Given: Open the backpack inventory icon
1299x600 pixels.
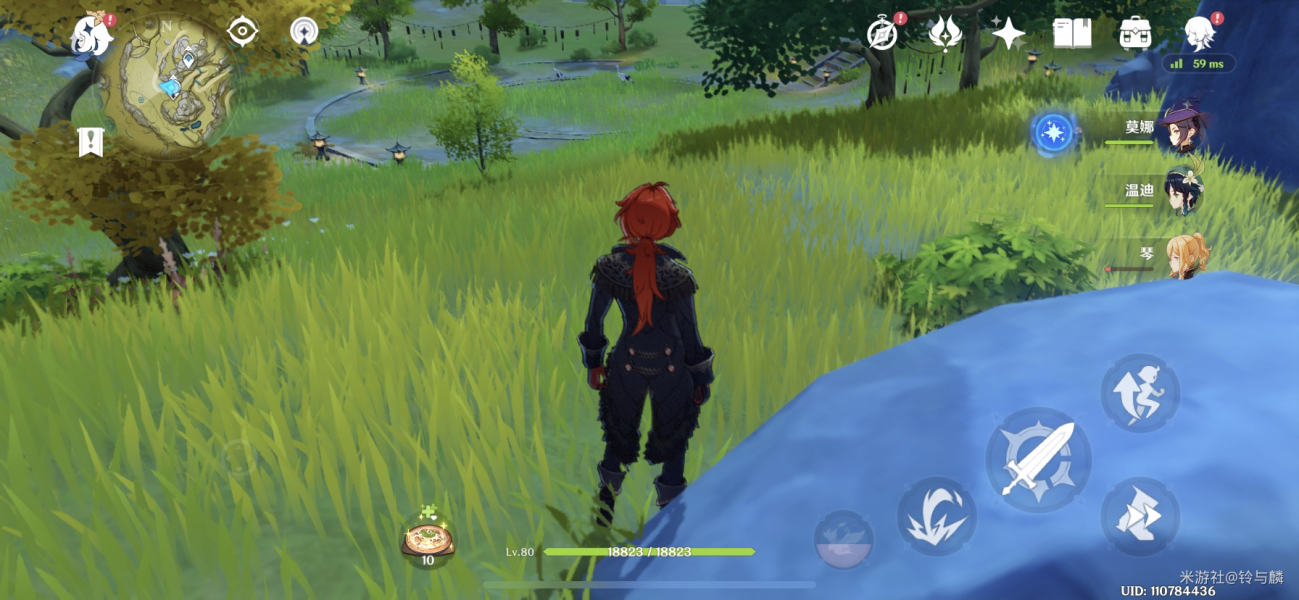Looking at the screenshot, I should 1135,35.
